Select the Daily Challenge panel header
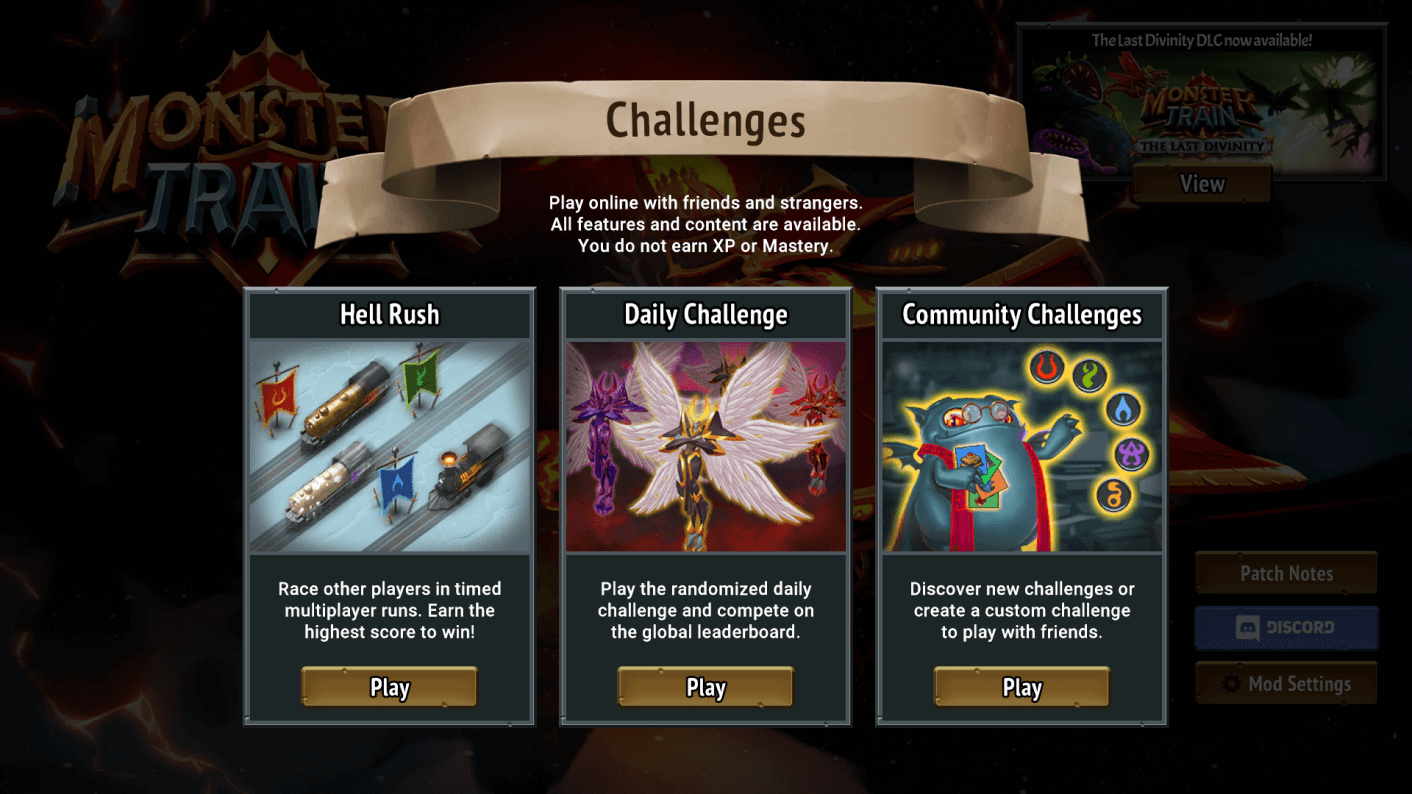This screenshot has height=794, width=1412. [705, 314]
